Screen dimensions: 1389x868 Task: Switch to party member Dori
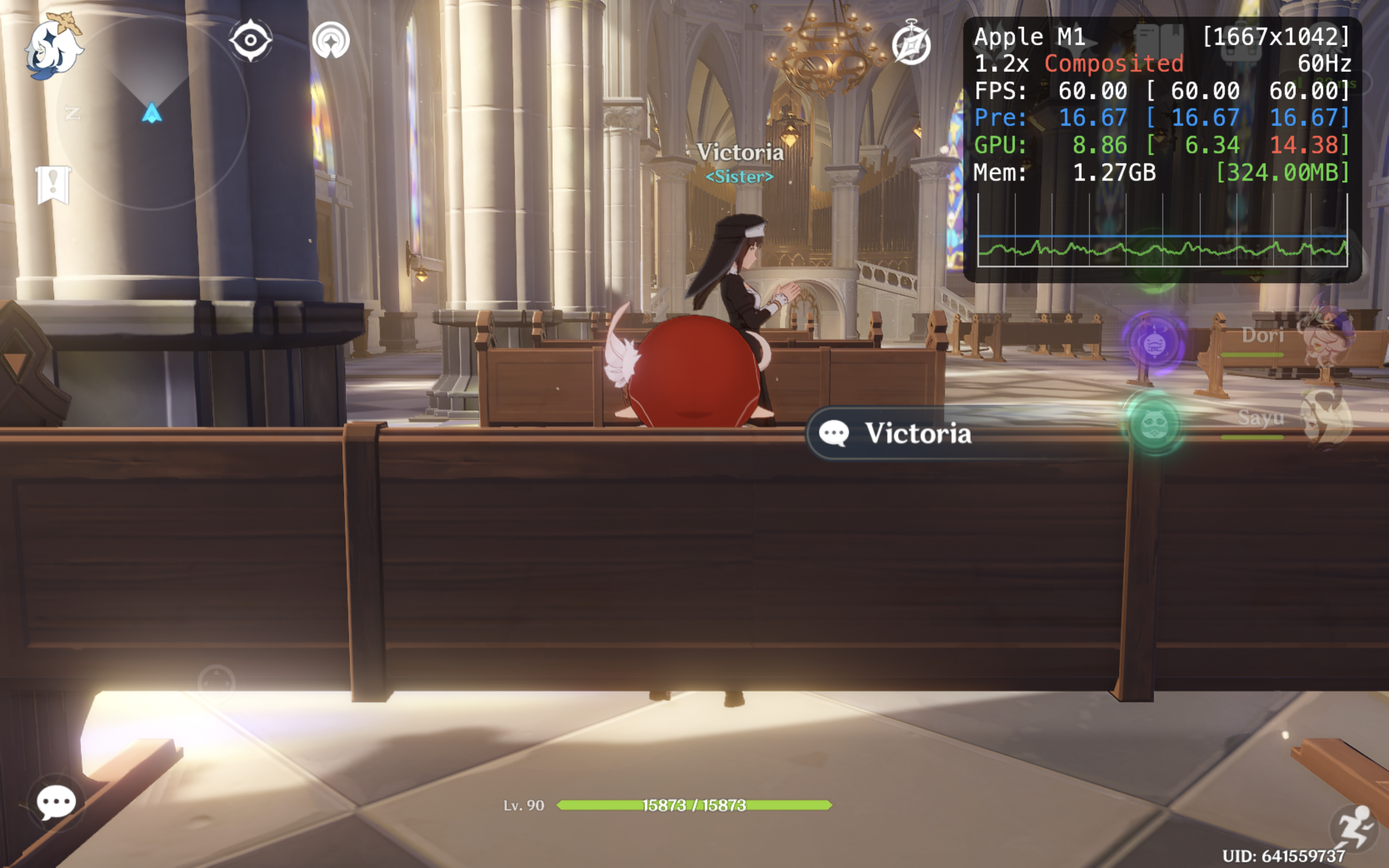tap(1297, 339)
